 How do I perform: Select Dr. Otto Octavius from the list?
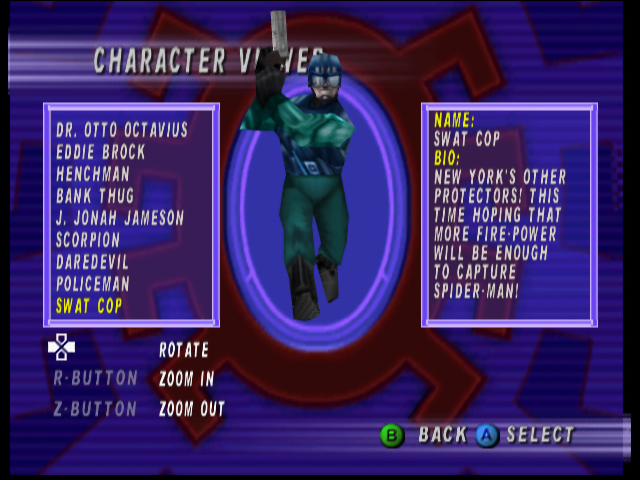(x=122, y=130)
